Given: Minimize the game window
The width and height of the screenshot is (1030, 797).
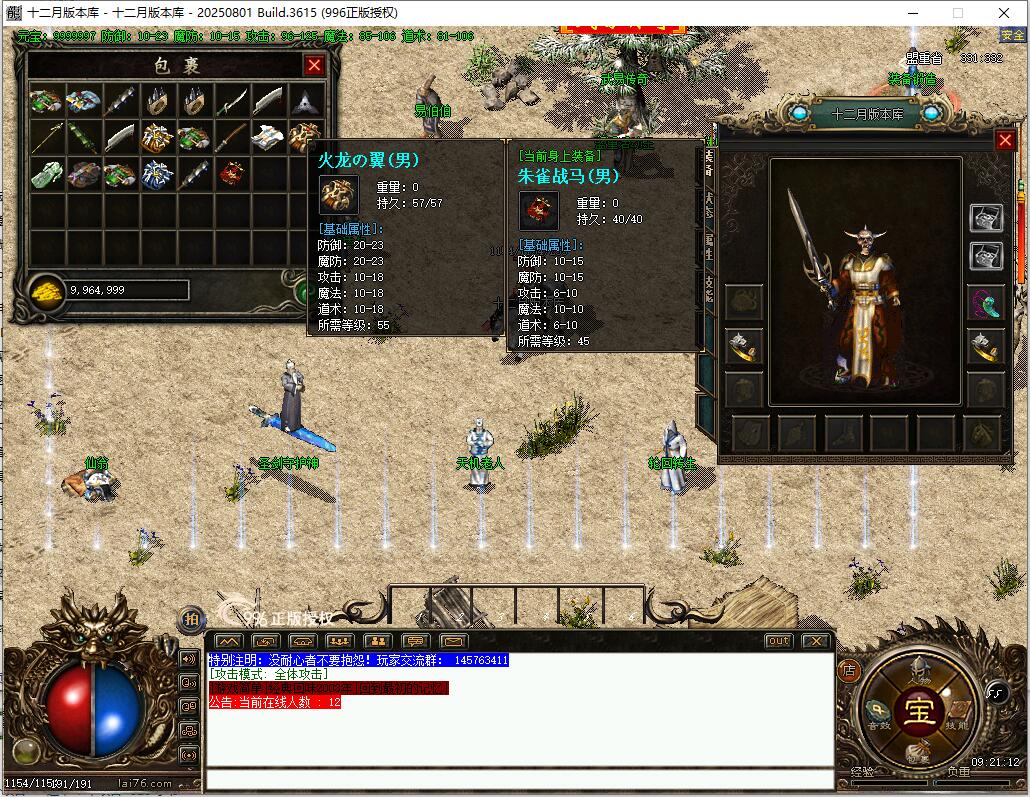Looking at the screenshot, I should pyautogui.click(x=911, y=13).
